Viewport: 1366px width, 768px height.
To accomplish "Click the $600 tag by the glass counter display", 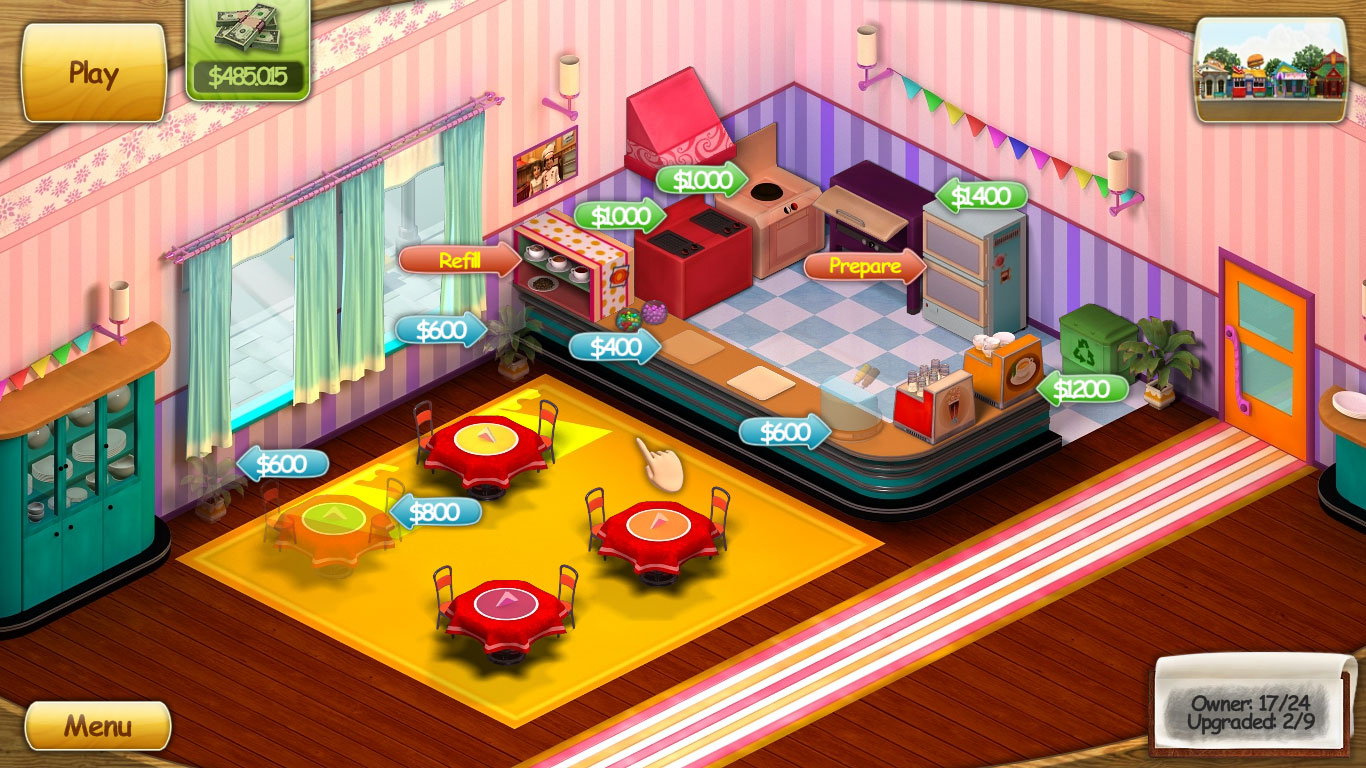I will tap(784, 432).
